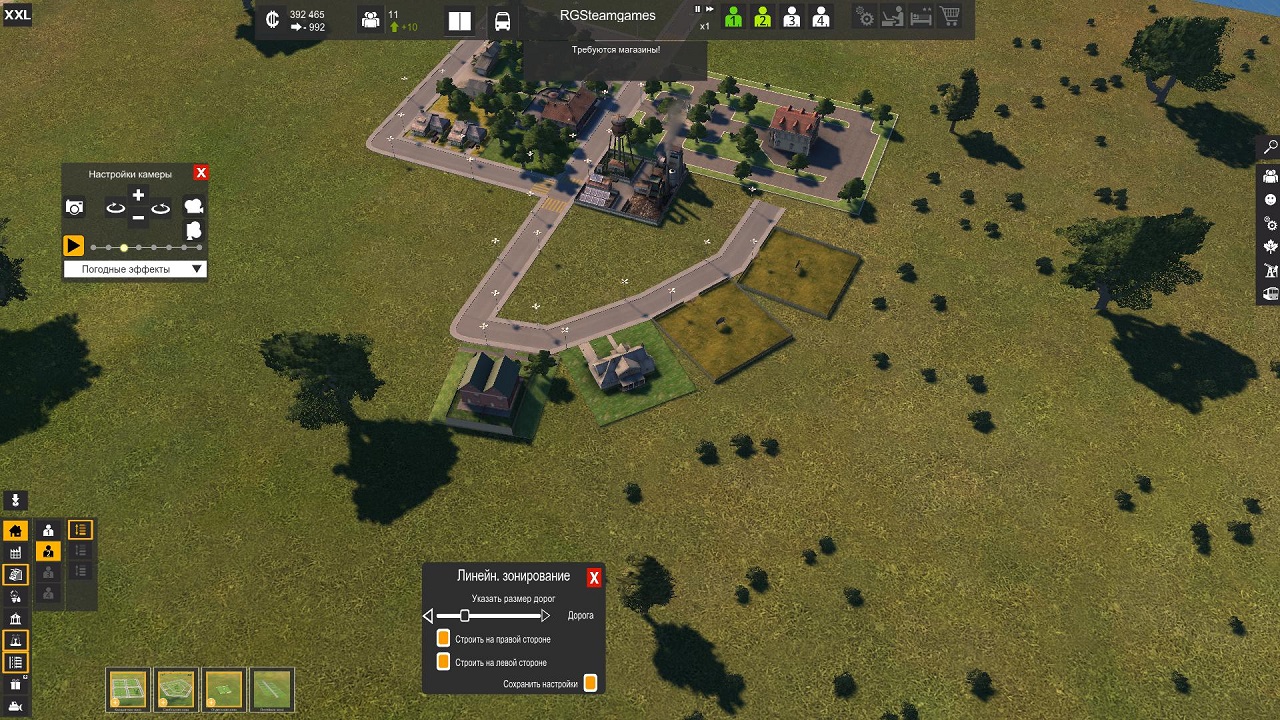1280x720 pixels.
Task: Select the residential house zoning category
Action: [15, 531]
